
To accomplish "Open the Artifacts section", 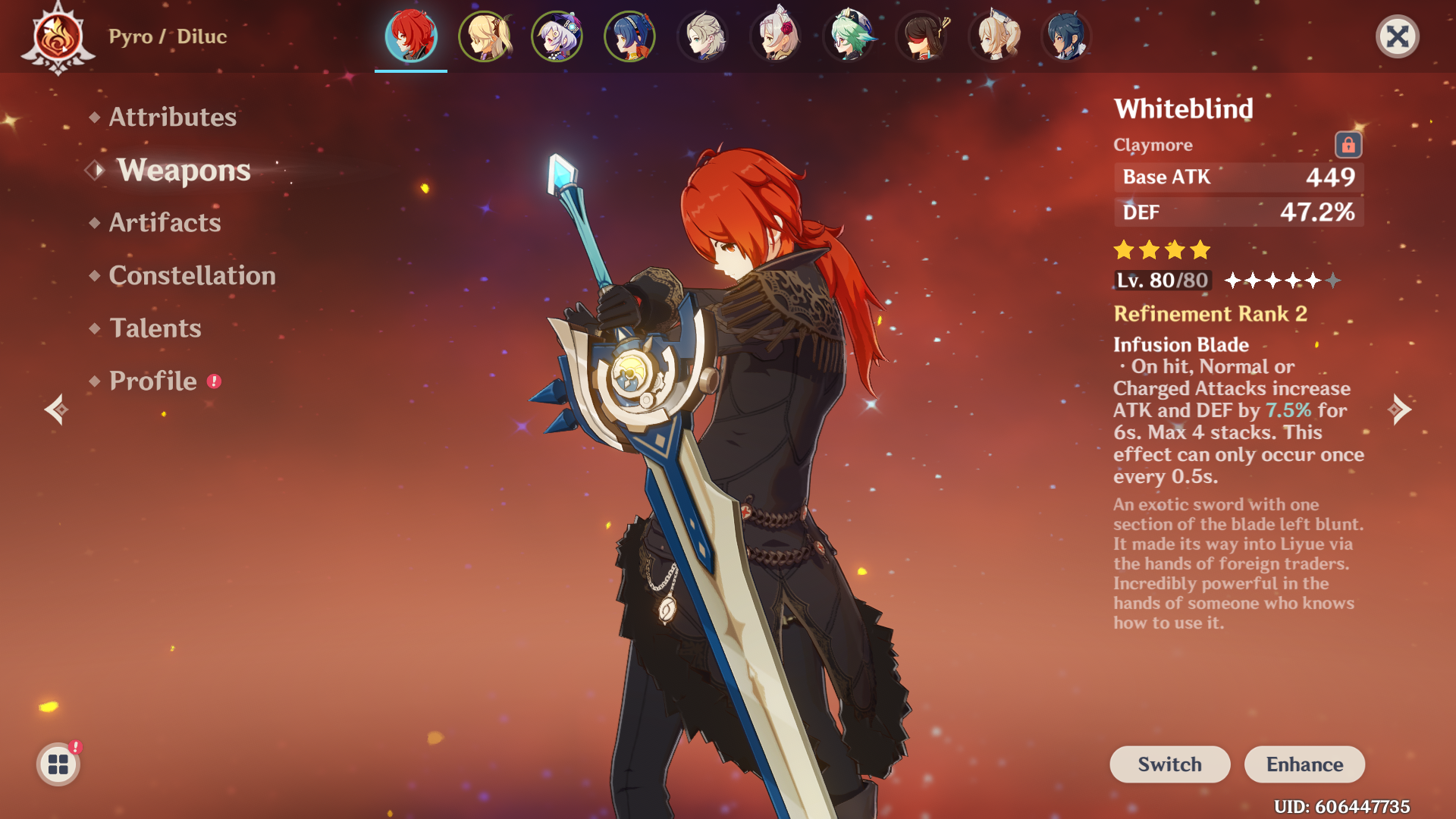I will (x=165, y=222).
